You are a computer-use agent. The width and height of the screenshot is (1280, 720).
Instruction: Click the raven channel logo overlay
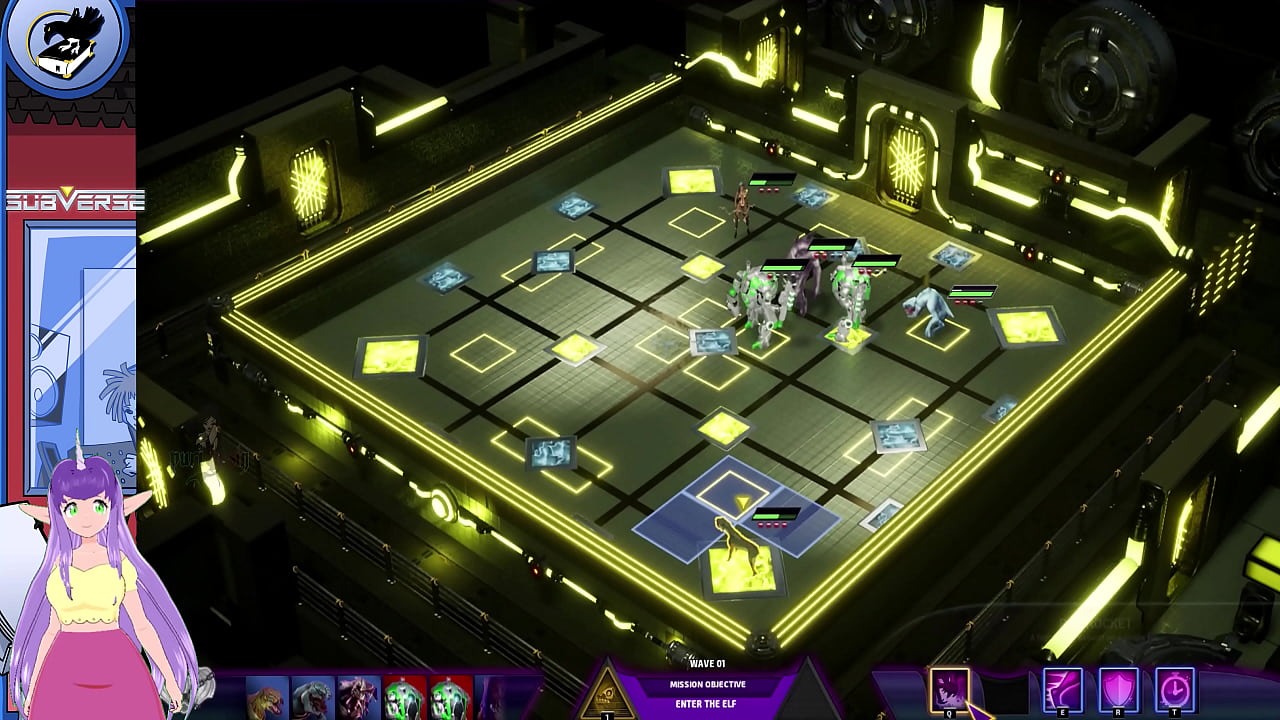[66, 42]
